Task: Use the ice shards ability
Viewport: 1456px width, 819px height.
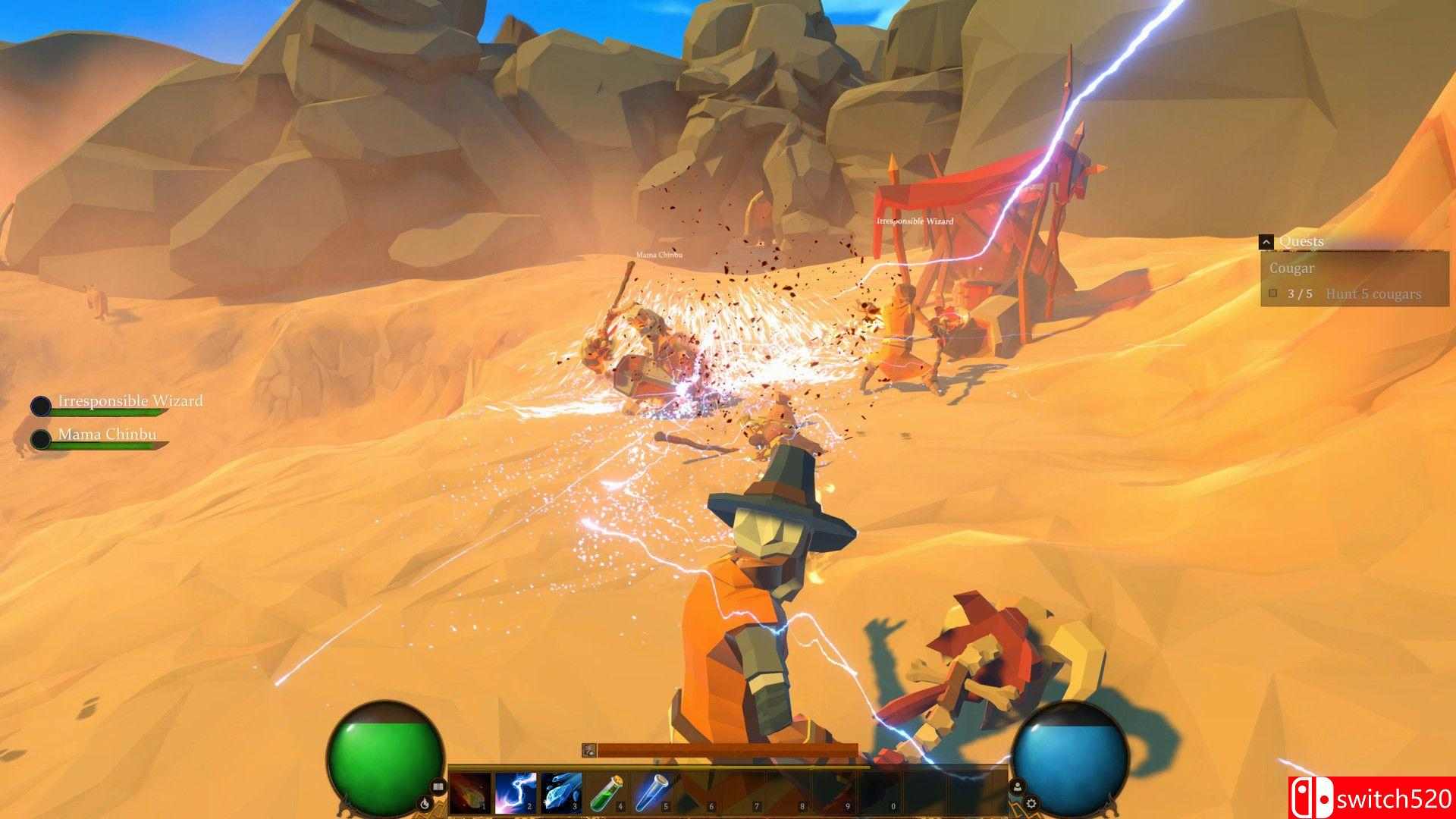Action: (x=561, y=794)
